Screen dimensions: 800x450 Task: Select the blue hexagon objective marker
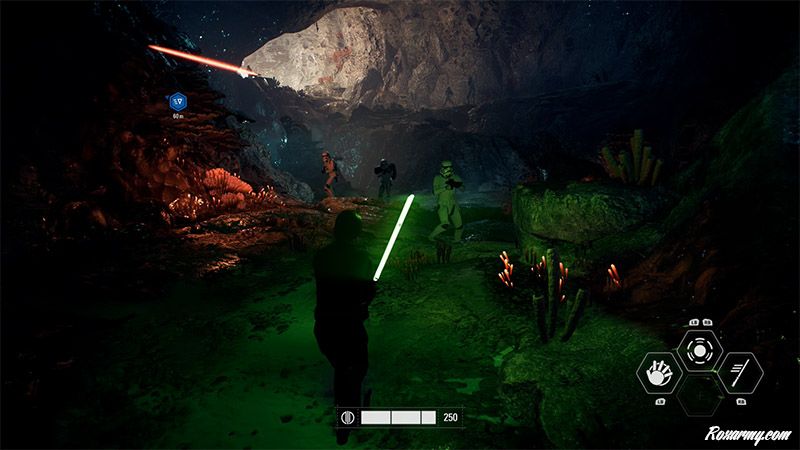(178, 101)
